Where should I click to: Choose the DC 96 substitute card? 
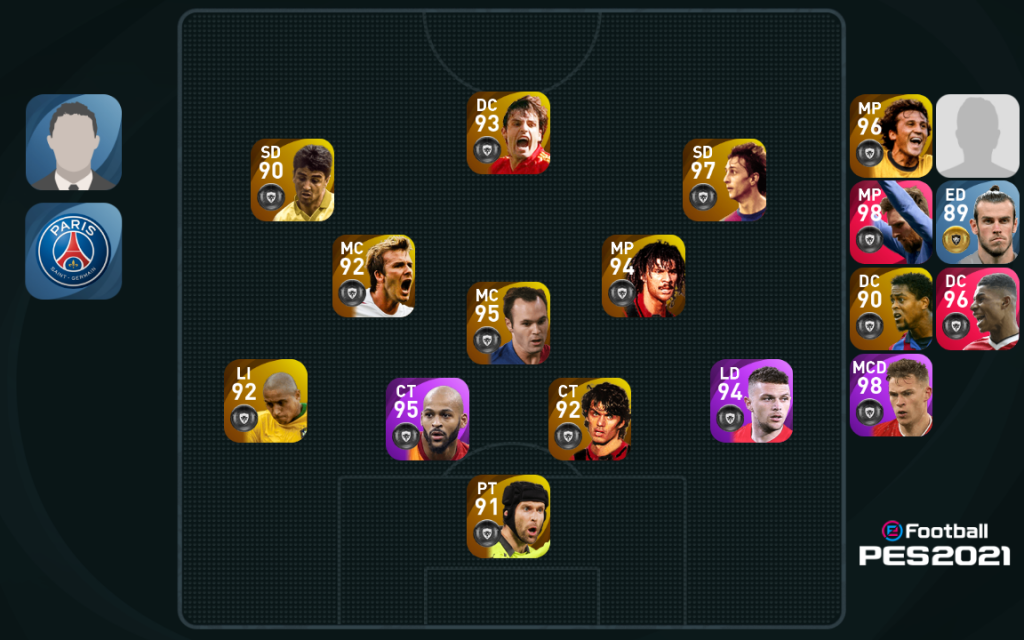pyautogui.click(x=977, y=308)
